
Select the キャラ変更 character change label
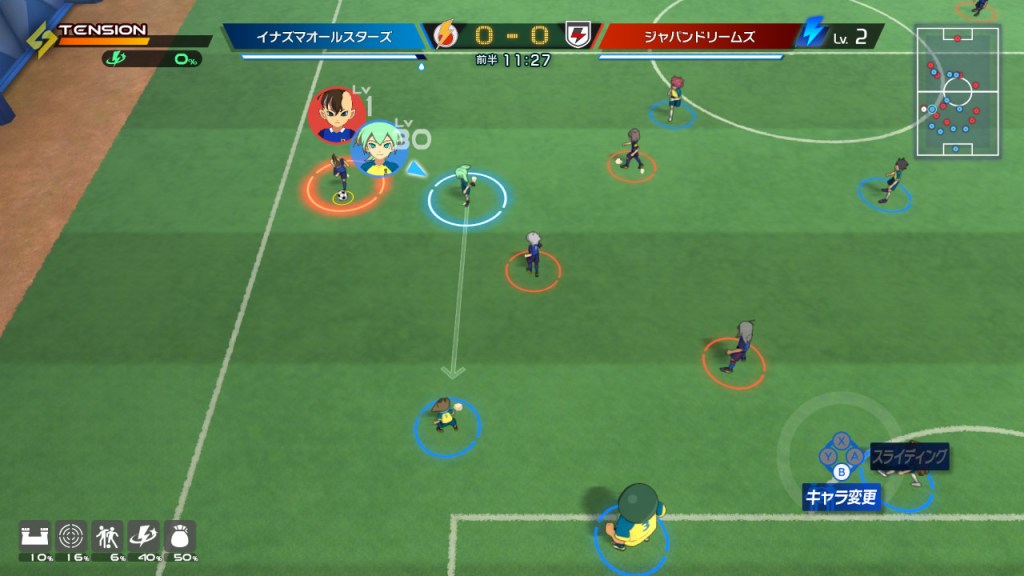tap(841, 496)
